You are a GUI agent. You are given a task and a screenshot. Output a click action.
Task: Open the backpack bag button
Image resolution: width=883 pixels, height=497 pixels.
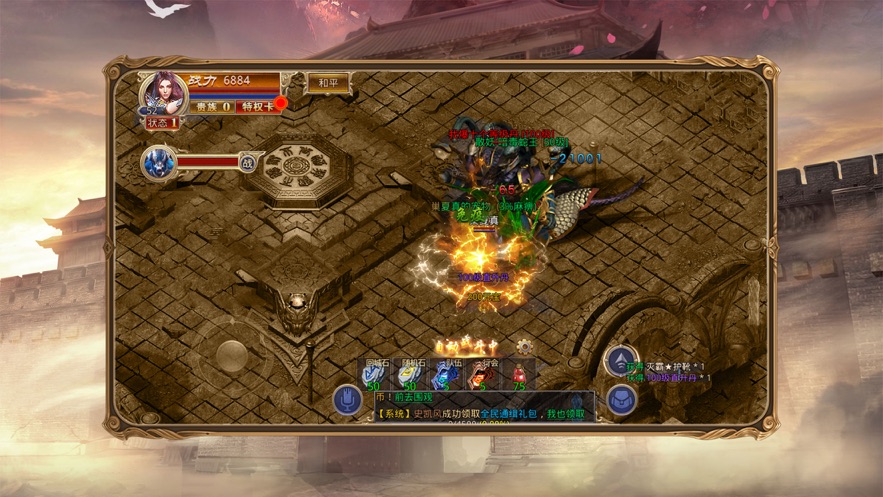622,401
